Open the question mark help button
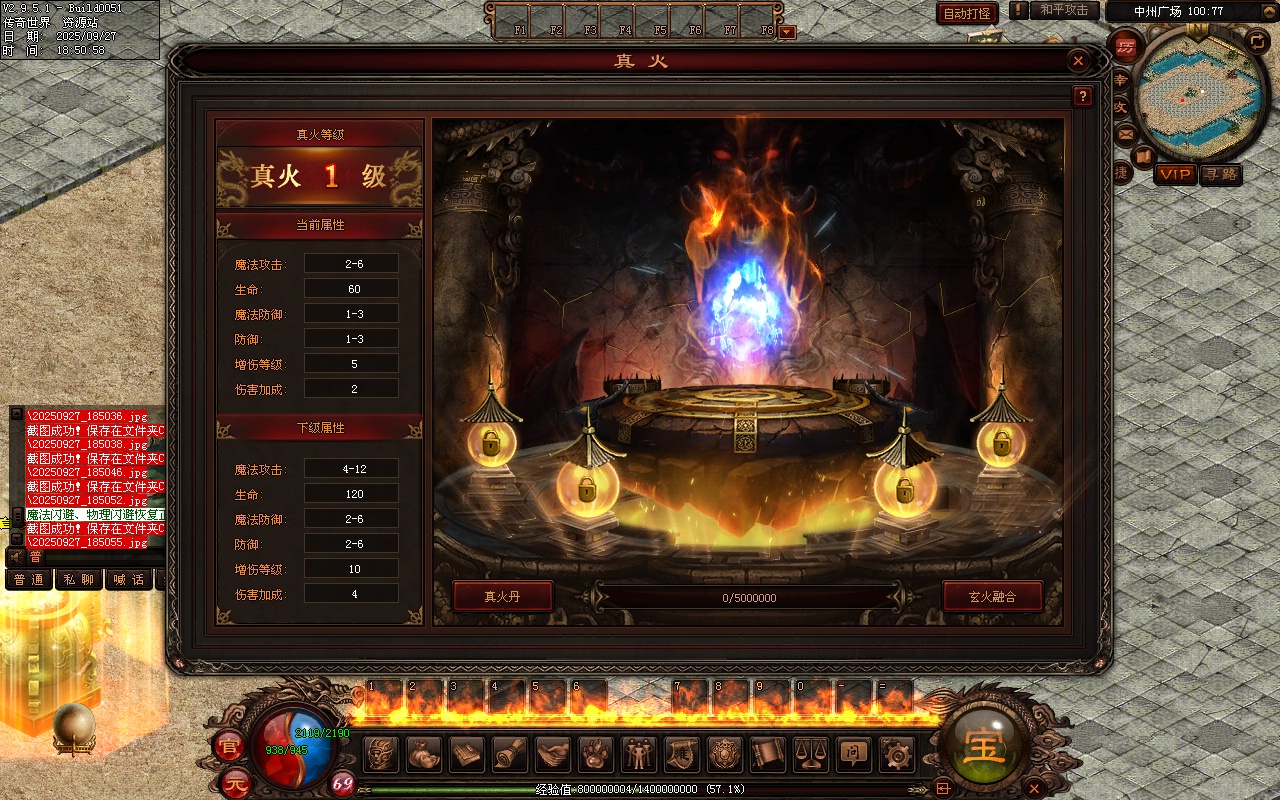 1082,96
